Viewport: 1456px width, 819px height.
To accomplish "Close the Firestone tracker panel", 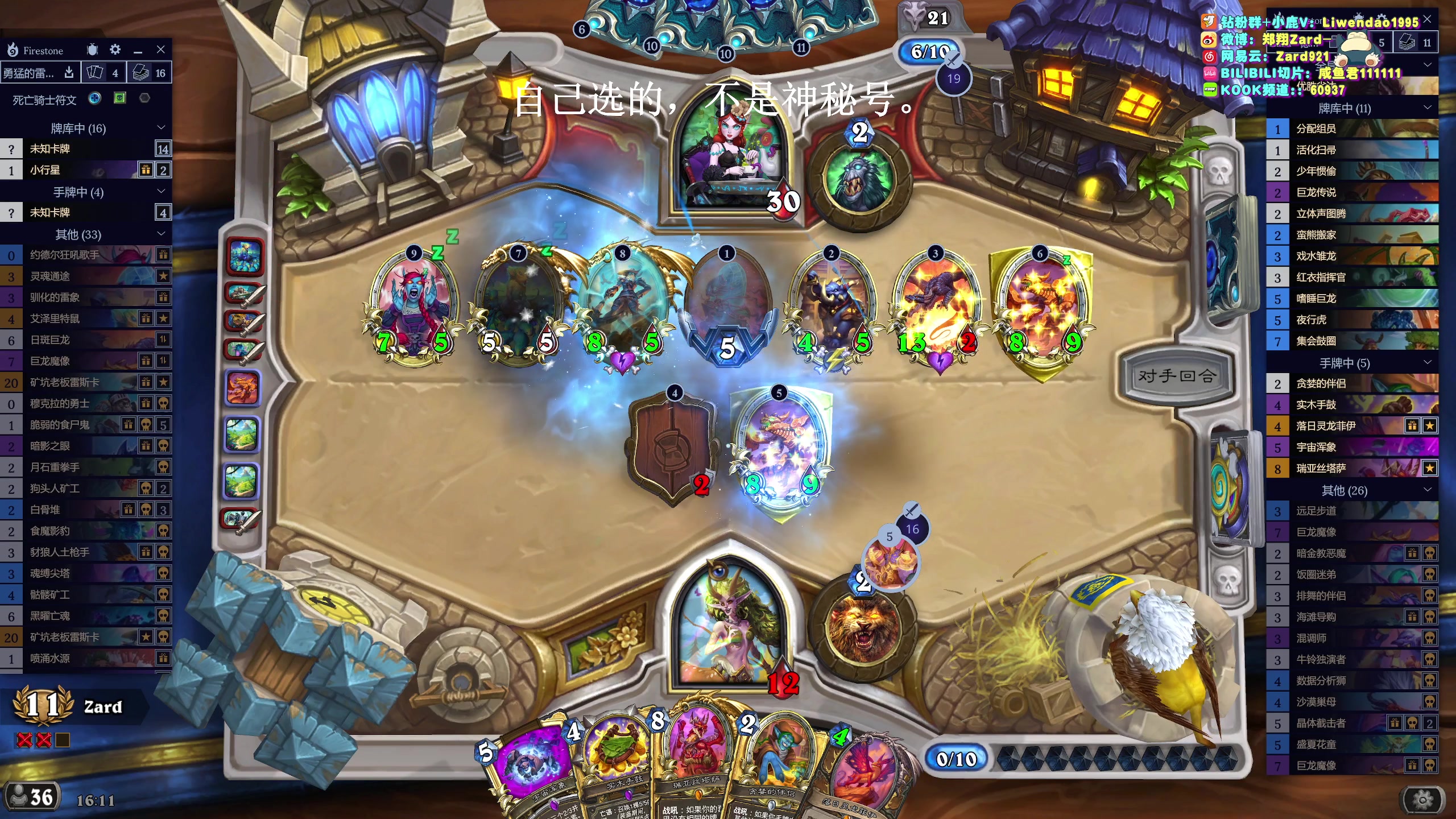I will click(161, 50).
